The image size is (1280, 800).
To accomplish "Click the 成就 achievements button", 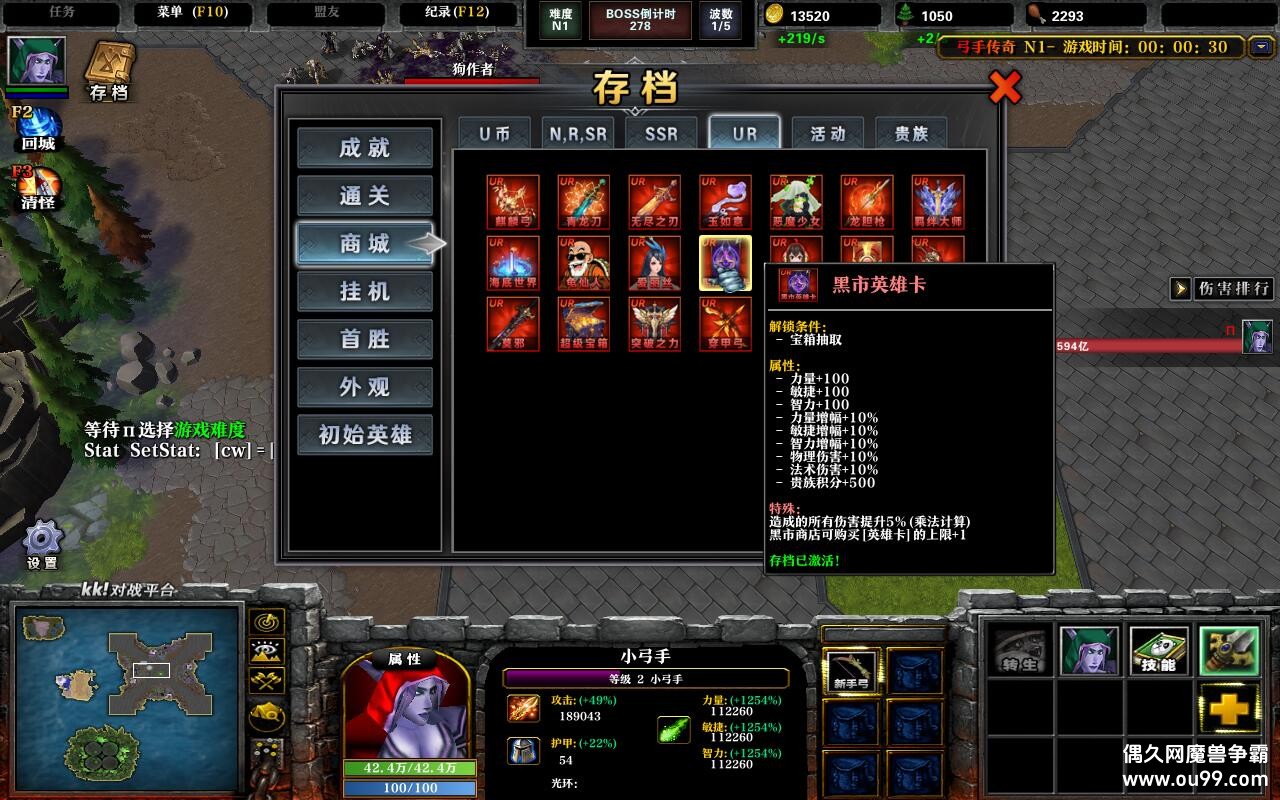I will tap(364, 146).
